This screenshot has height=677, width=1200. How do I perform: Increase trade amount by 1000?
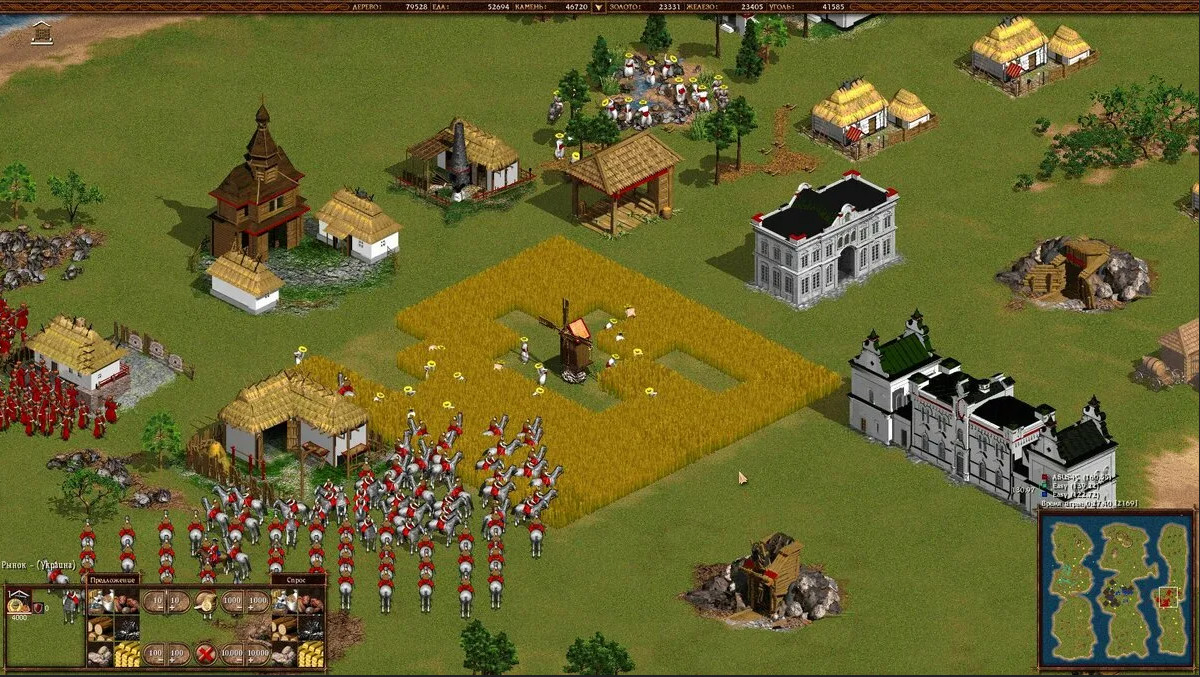(x=258, y=602)
